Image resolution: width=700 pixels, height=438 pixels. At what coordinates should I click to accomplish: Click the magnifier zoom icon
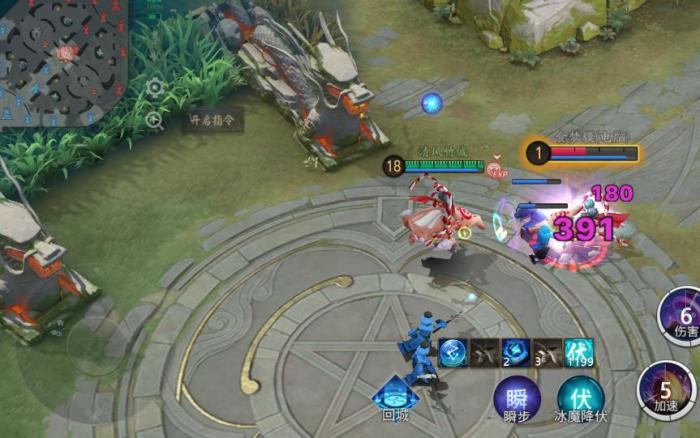click(155, 120)
